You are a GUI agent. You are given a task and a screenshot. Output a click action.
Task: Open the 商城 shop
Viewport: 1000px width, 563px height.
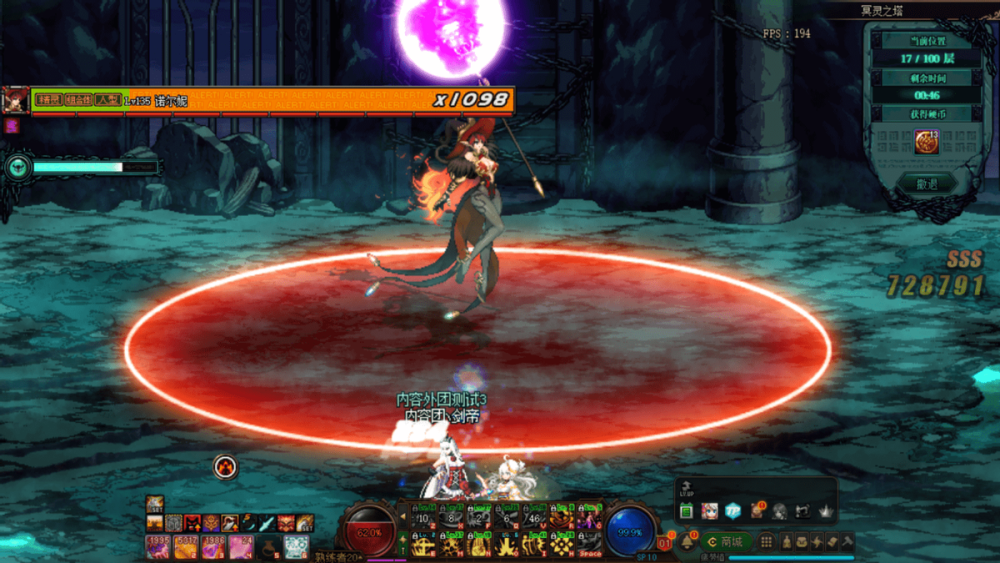click(725, 541)
